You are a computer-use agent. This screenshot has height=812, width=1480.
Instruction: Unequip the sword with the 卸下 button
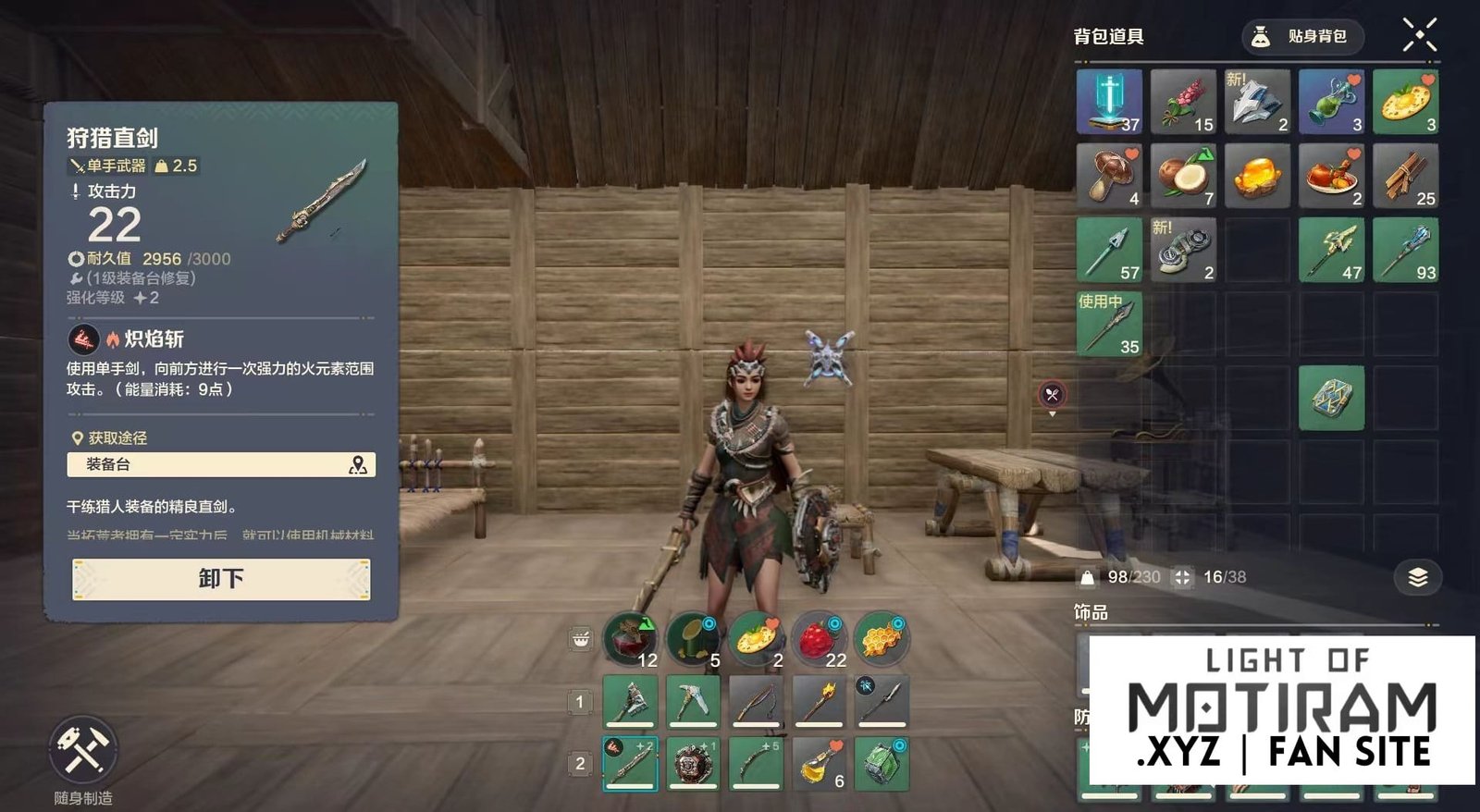pyautogui.click(x=221, y=579)
